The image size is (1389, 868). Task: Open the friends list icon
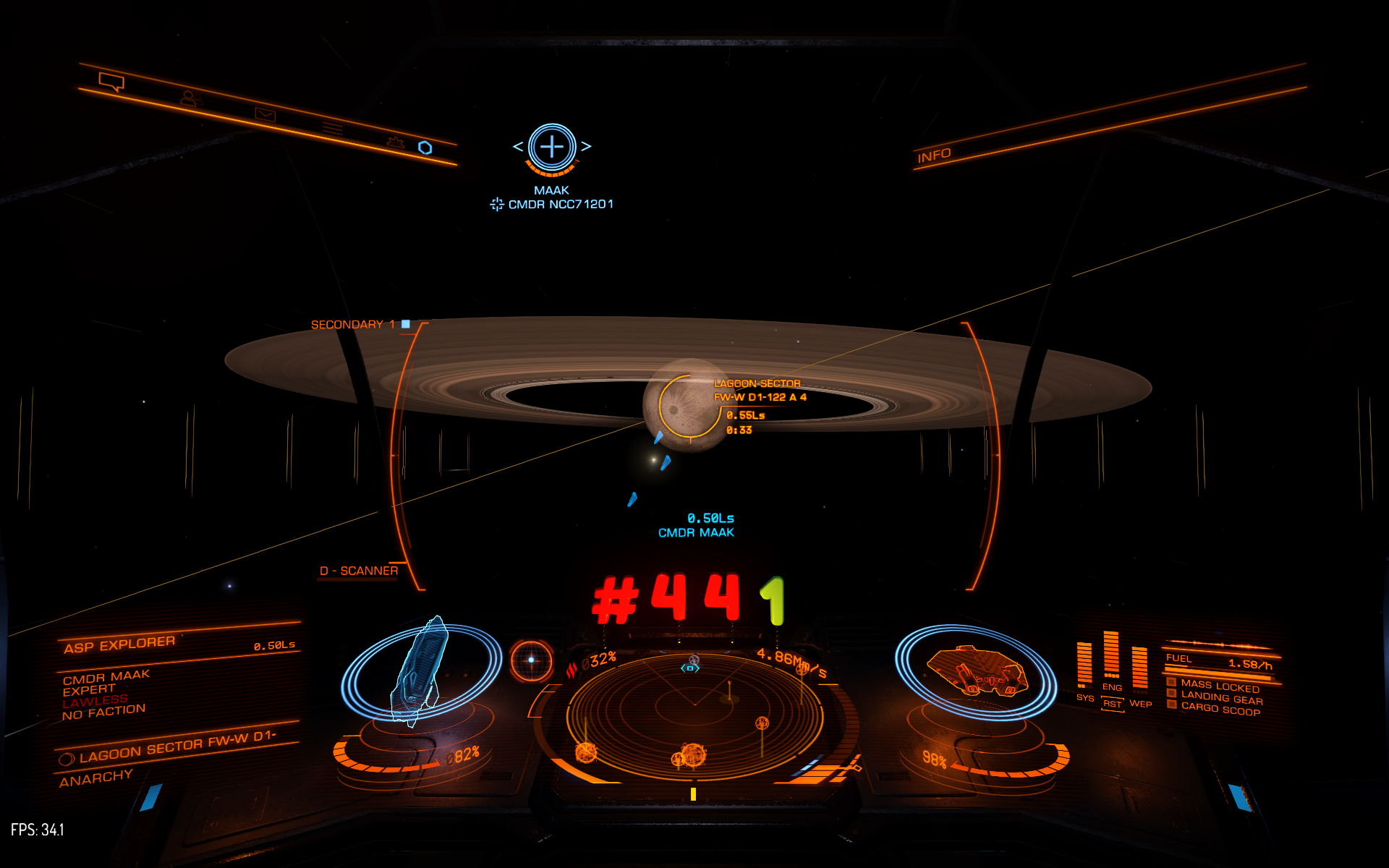[190, 98]
